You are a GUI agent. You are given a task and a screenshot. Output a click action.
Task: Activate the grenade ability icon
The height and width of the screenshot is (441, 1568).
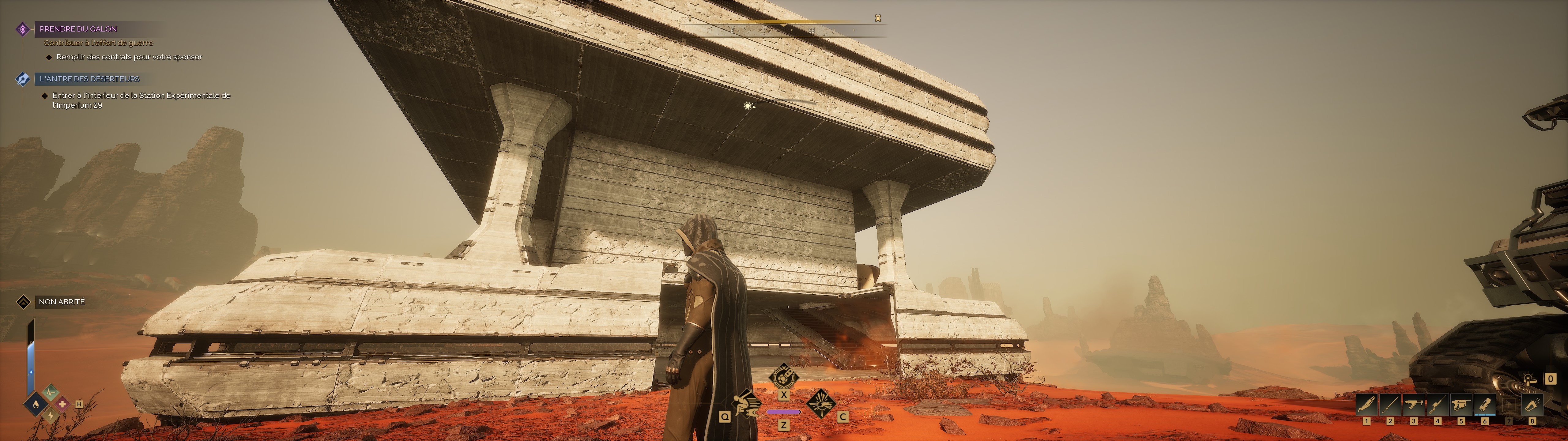(783, 376)
